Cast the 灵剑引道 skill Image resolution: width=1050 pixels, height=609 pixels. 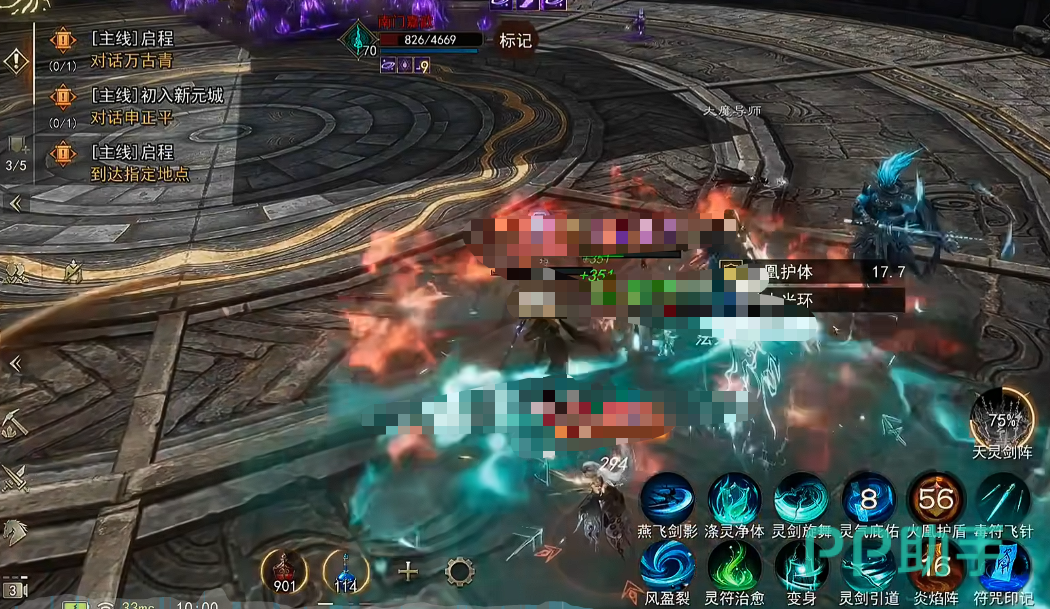869,566
